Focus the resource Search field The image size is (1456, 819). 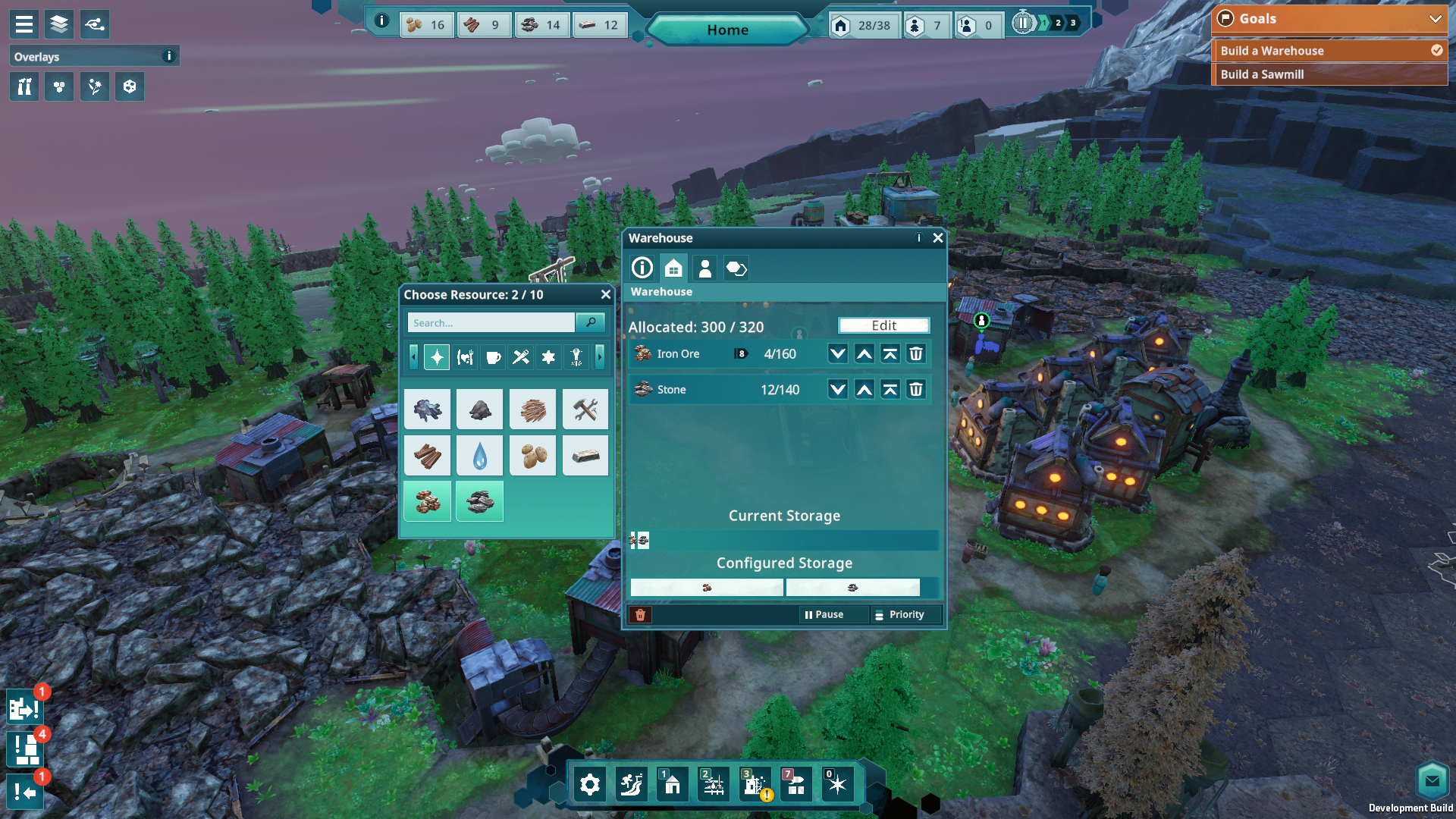pyautogui.click(x=491, y=323)
